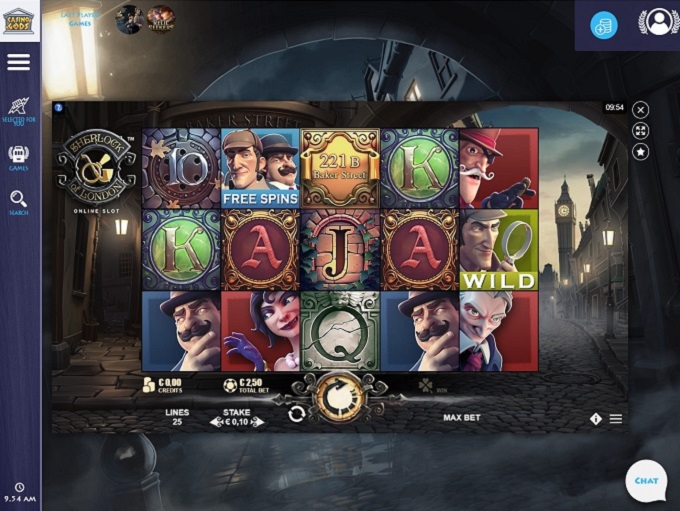Open the Selected For You section

(19, 110)
